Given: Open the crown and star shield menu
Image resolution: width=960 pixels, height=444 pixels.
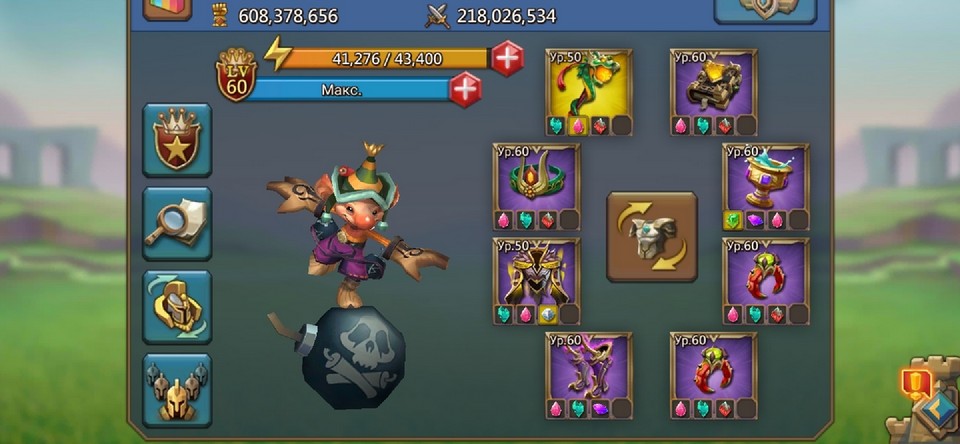Looking at the screenshot, I should tap(177, 140).
